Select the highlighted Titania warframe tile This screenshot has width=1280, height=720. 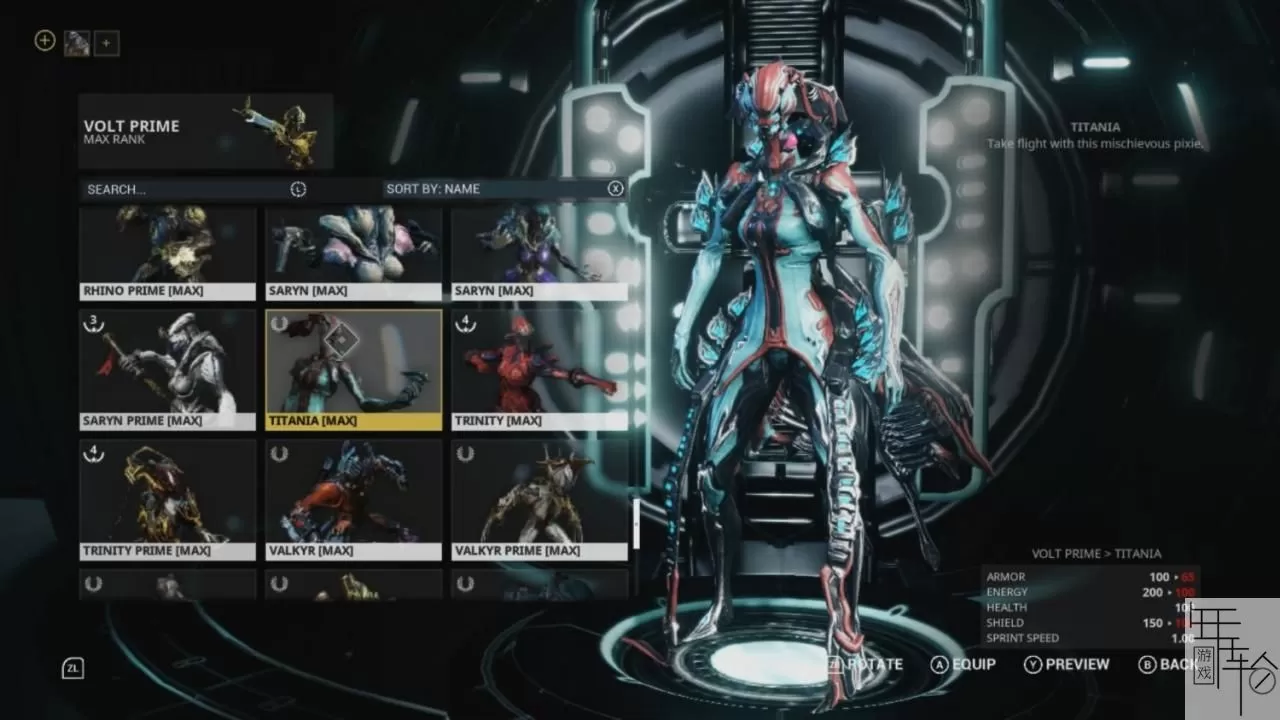click(354, 369)
